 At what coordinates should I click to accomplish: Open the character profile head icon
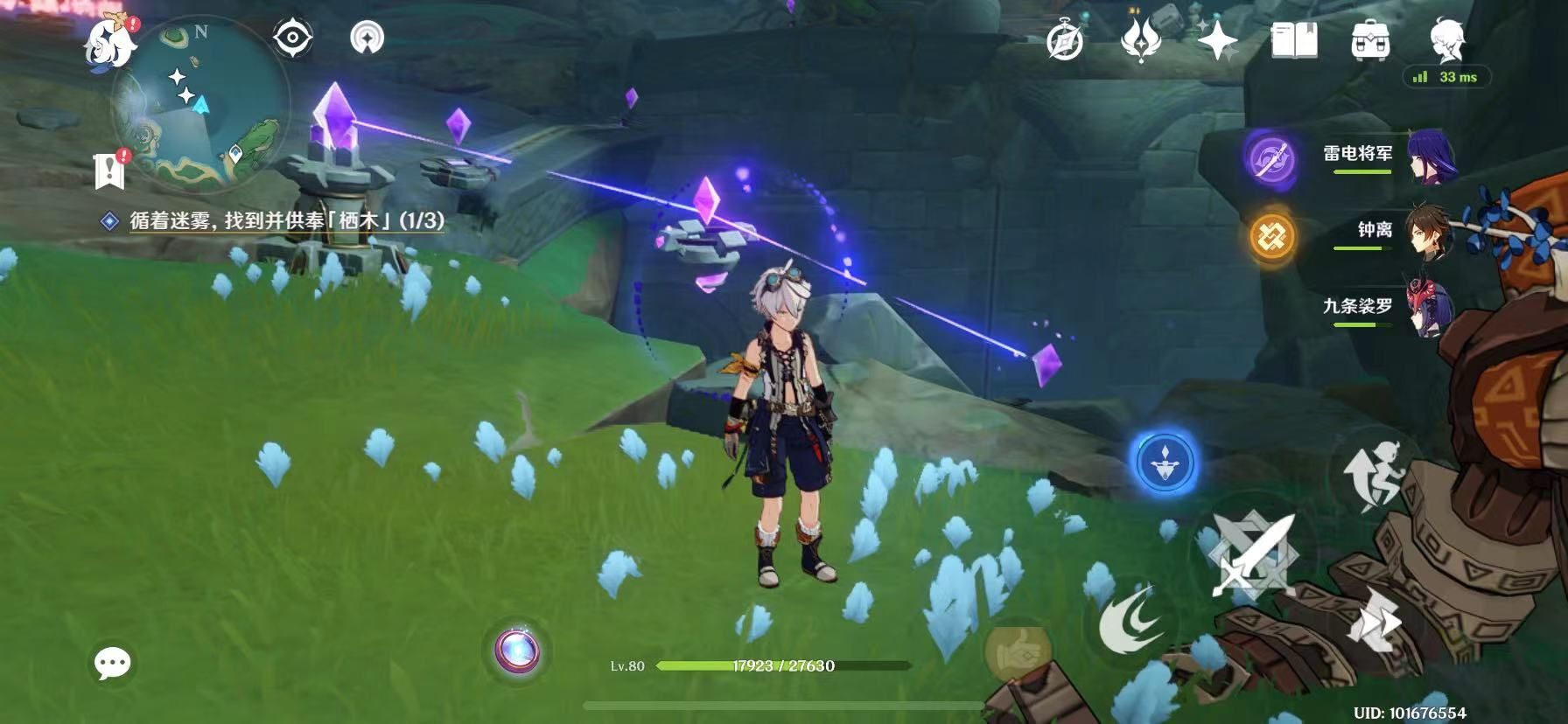point(1446,38)
